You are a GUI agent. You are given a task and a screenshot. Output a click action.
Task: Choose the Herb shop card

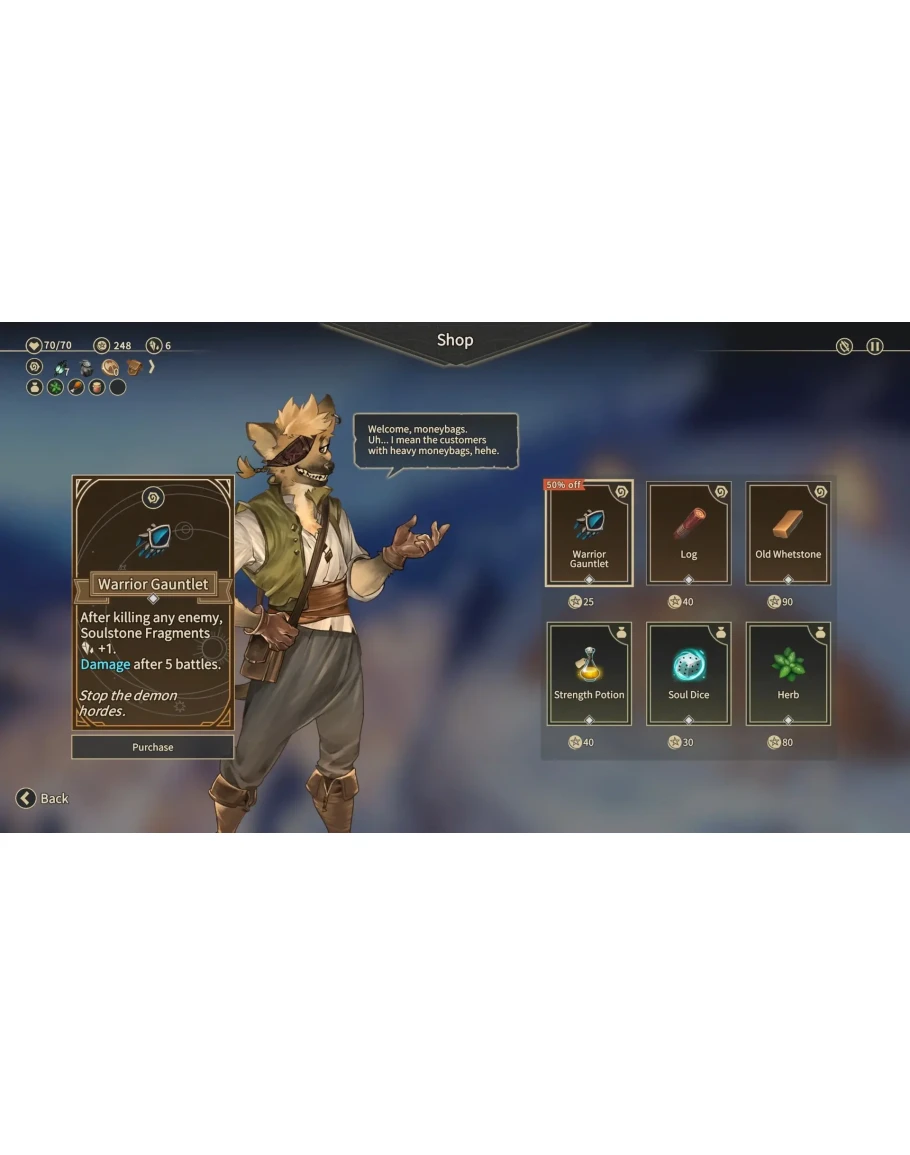[x=788, y=674]
